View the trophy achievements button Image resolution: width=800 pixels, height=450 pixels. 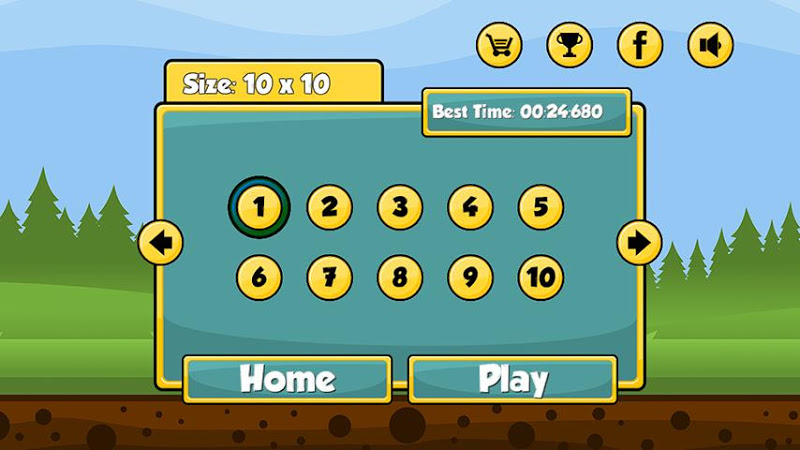(569, 45)
